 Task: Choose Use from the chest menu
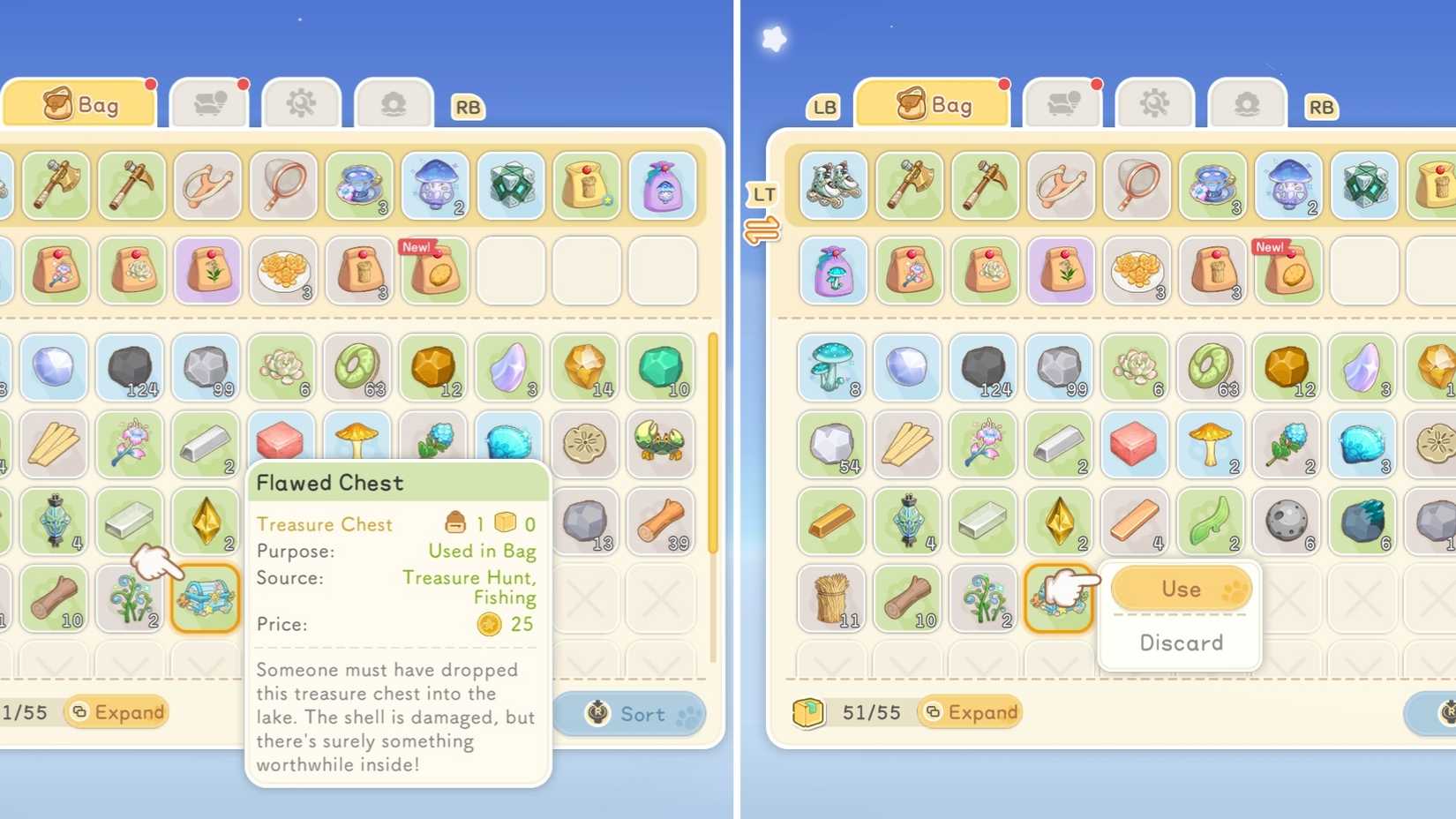(1181, 589)
